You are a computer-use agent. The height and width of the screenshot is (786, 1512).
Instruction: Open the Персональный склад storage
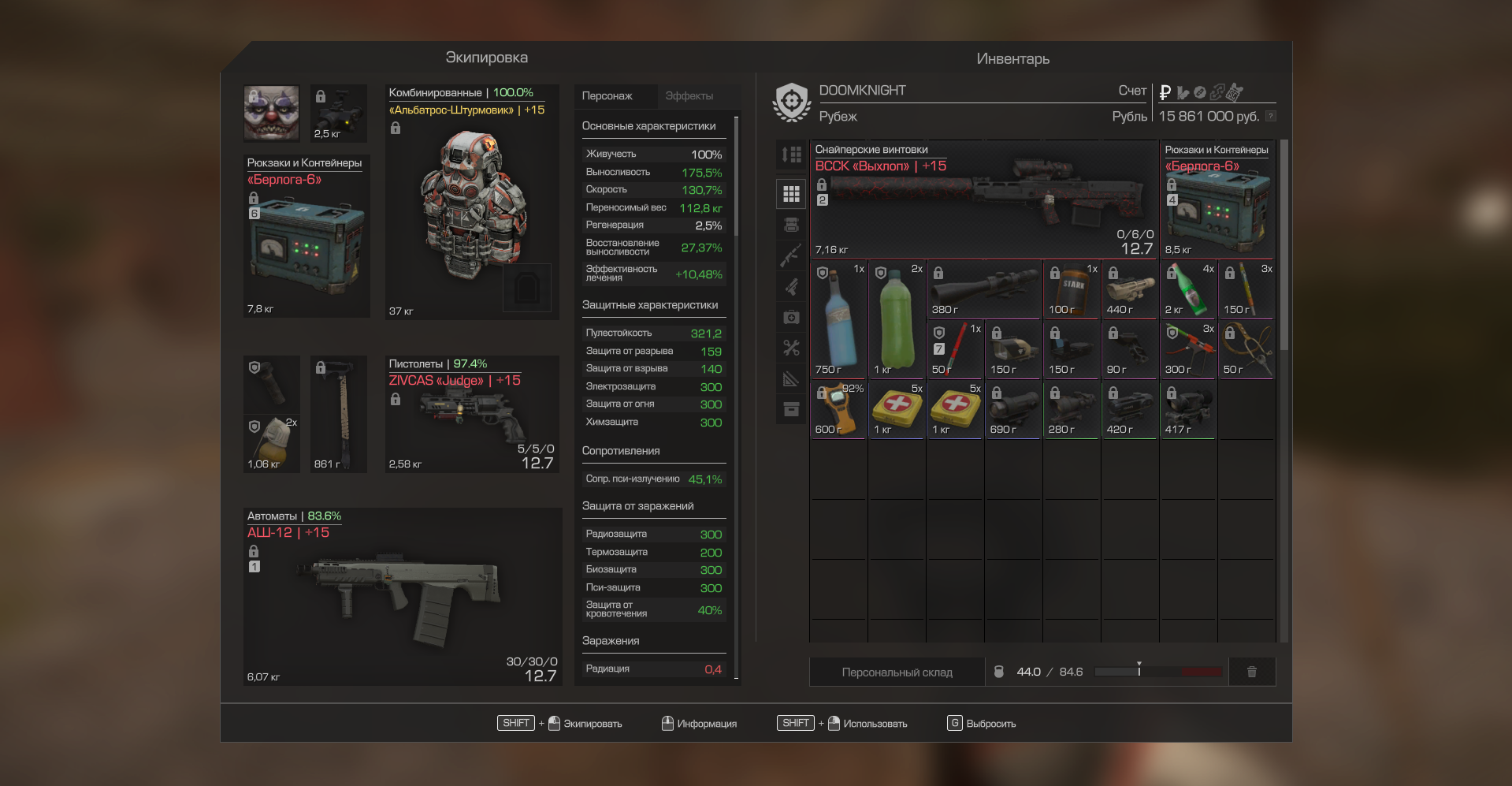coord(897,672)
